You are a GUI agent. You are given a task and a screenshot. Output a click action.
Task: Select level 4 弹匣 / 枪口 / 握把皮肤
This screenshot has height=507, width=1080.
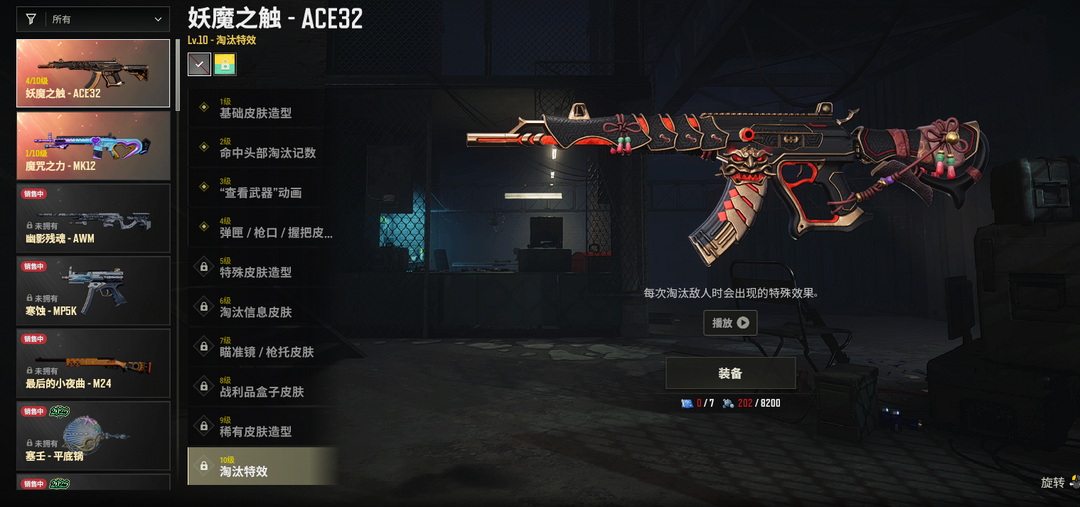(262, 228)
